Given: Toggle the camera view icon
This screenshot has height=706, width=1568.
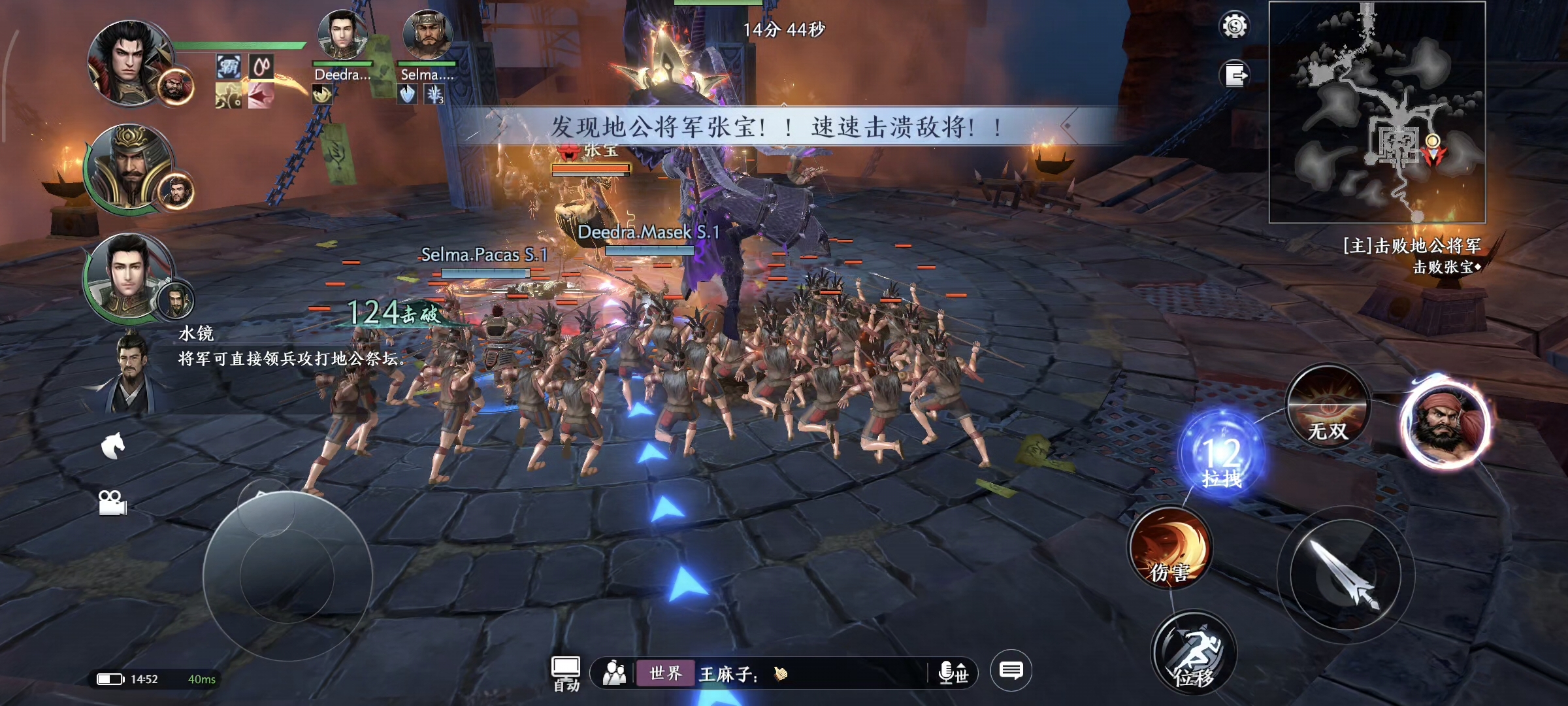Looking at the screenshot, I should click(112, 503).
